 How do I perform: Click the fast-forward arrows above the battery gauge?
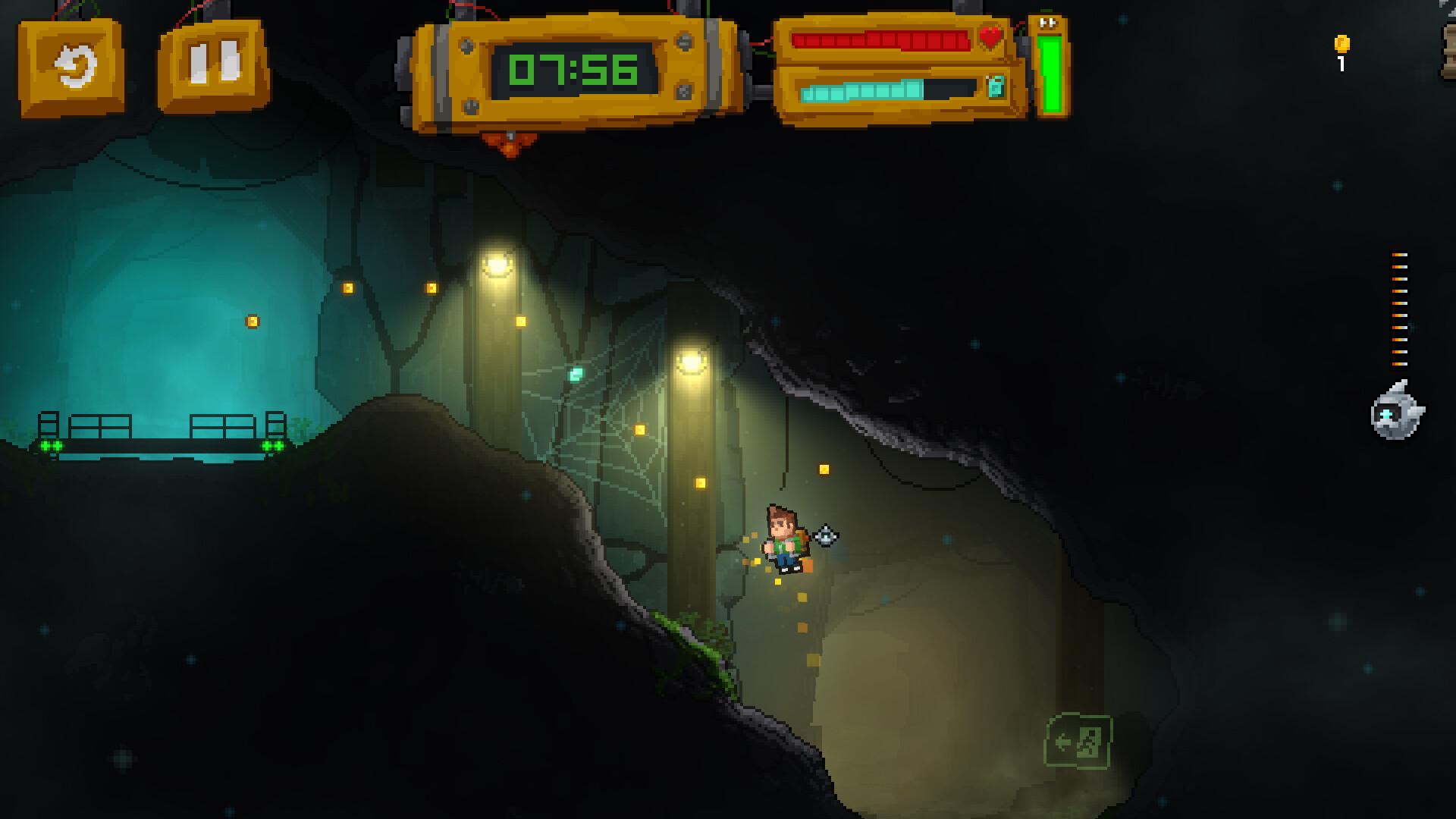[1050, 23]
